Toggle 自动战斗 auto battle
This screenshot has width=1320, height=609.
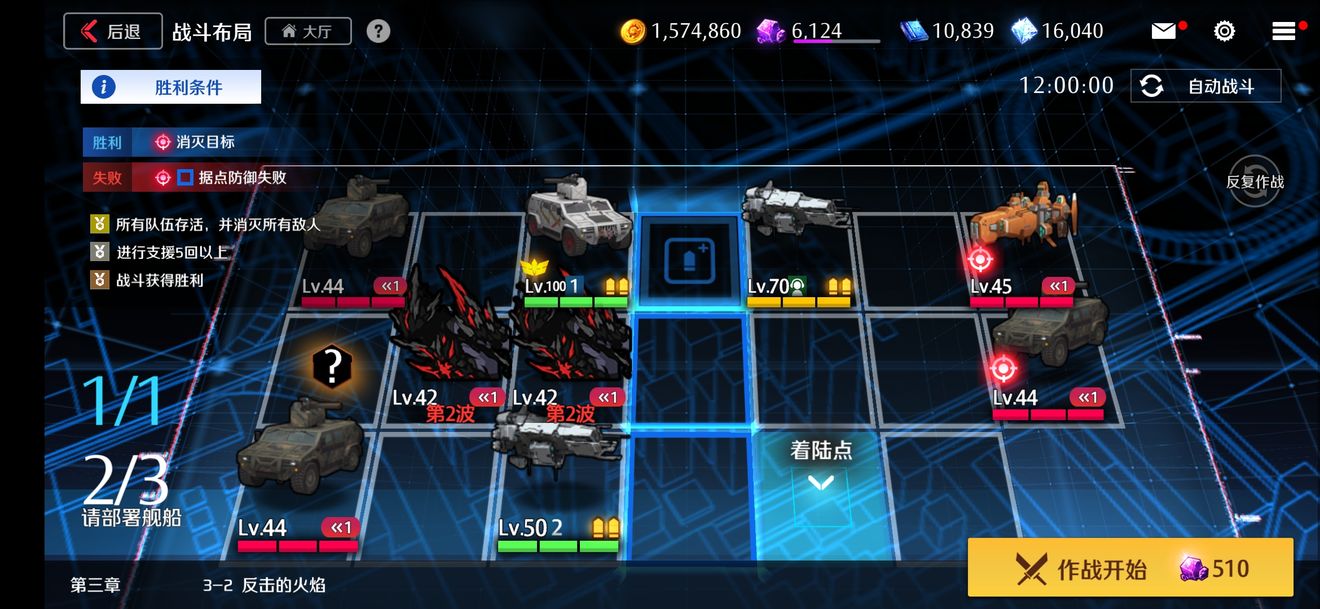[1206, 86]
